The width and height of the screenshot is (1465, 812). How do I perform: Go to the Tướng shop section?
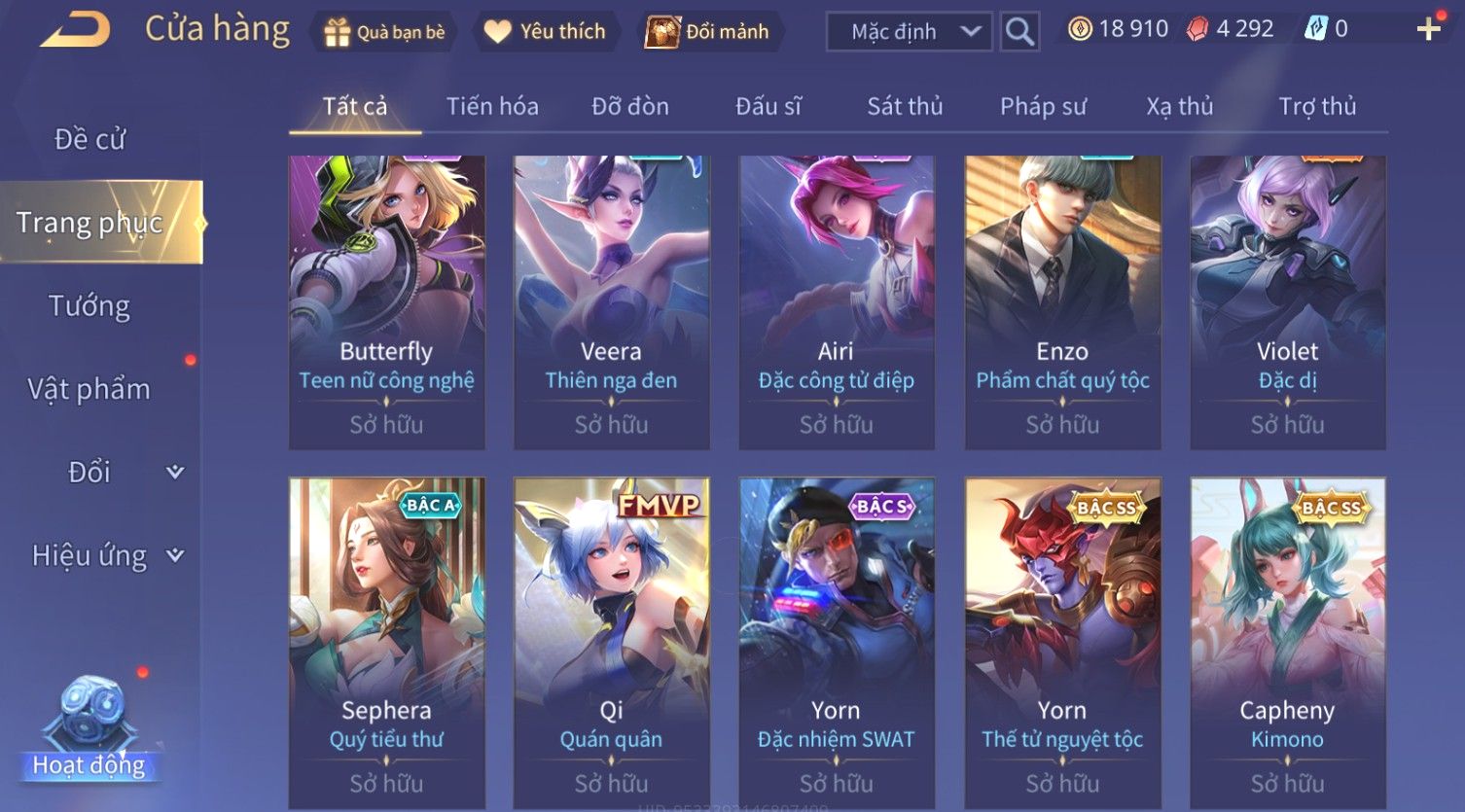pos(89,306)
